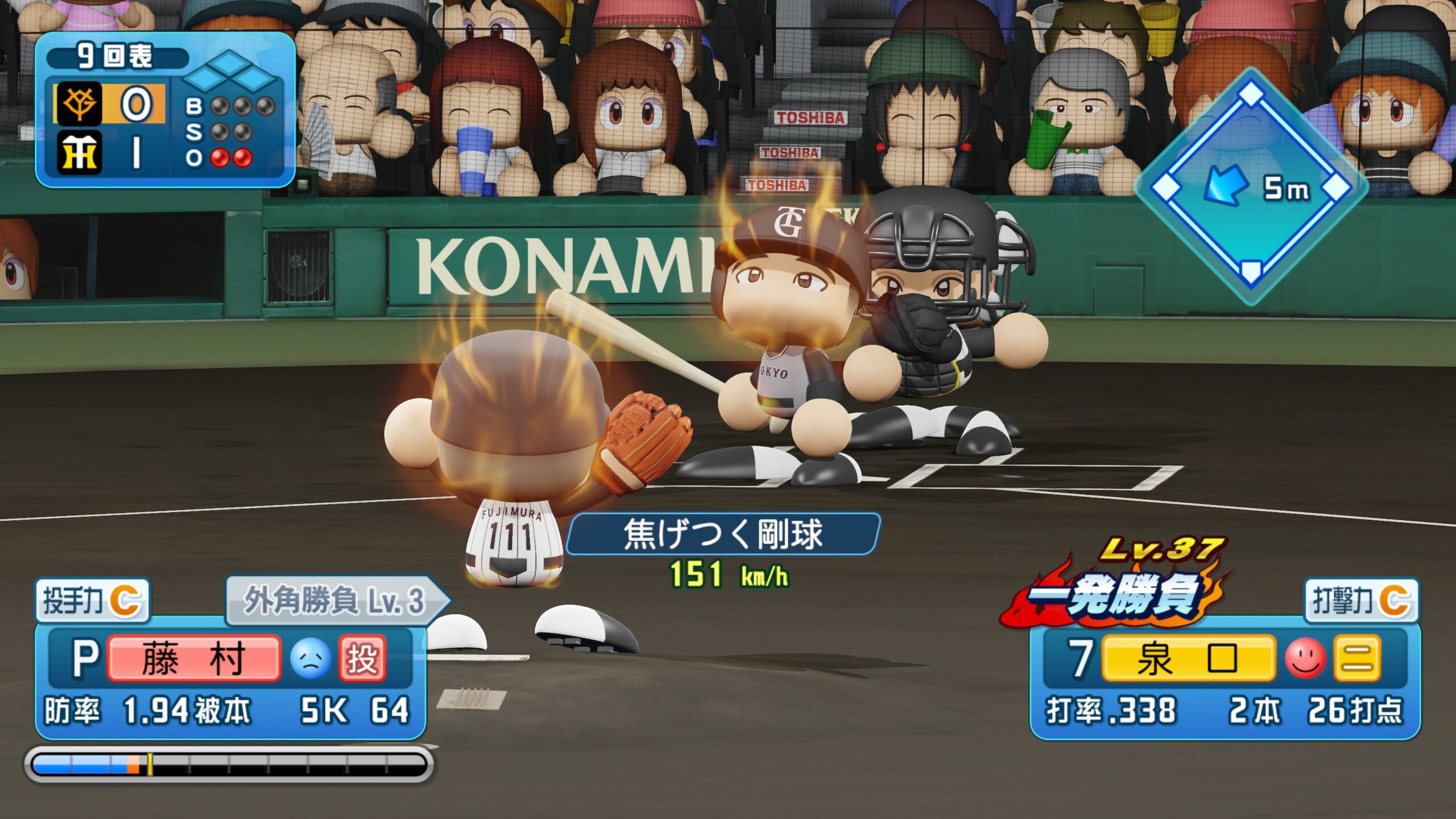Click the Giants team logo on scoreboard
Image resolution: width=1456 pixels, height=819 pixels.
(x=79, y=104)
